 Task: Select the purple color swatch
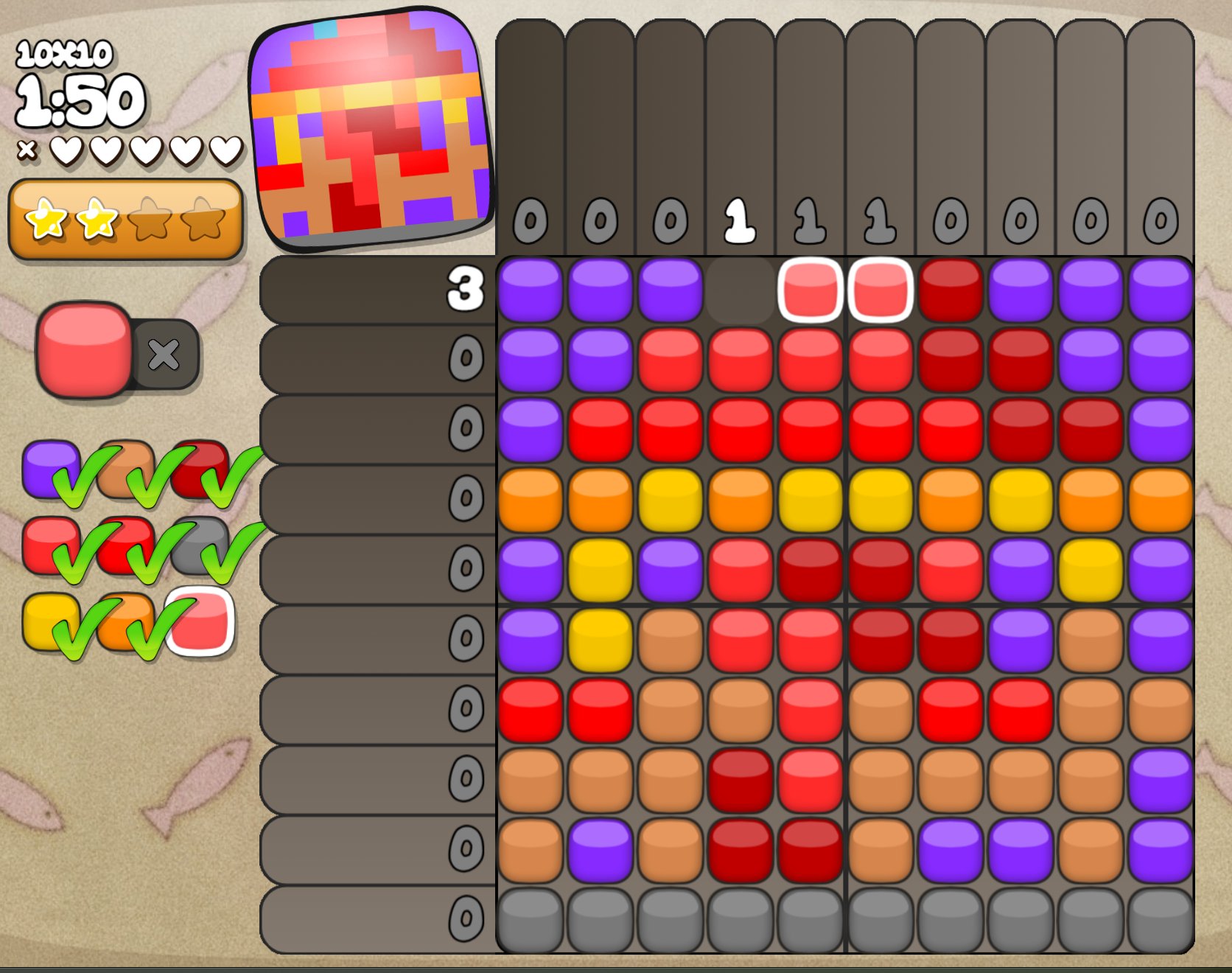[x=49, y=467]
